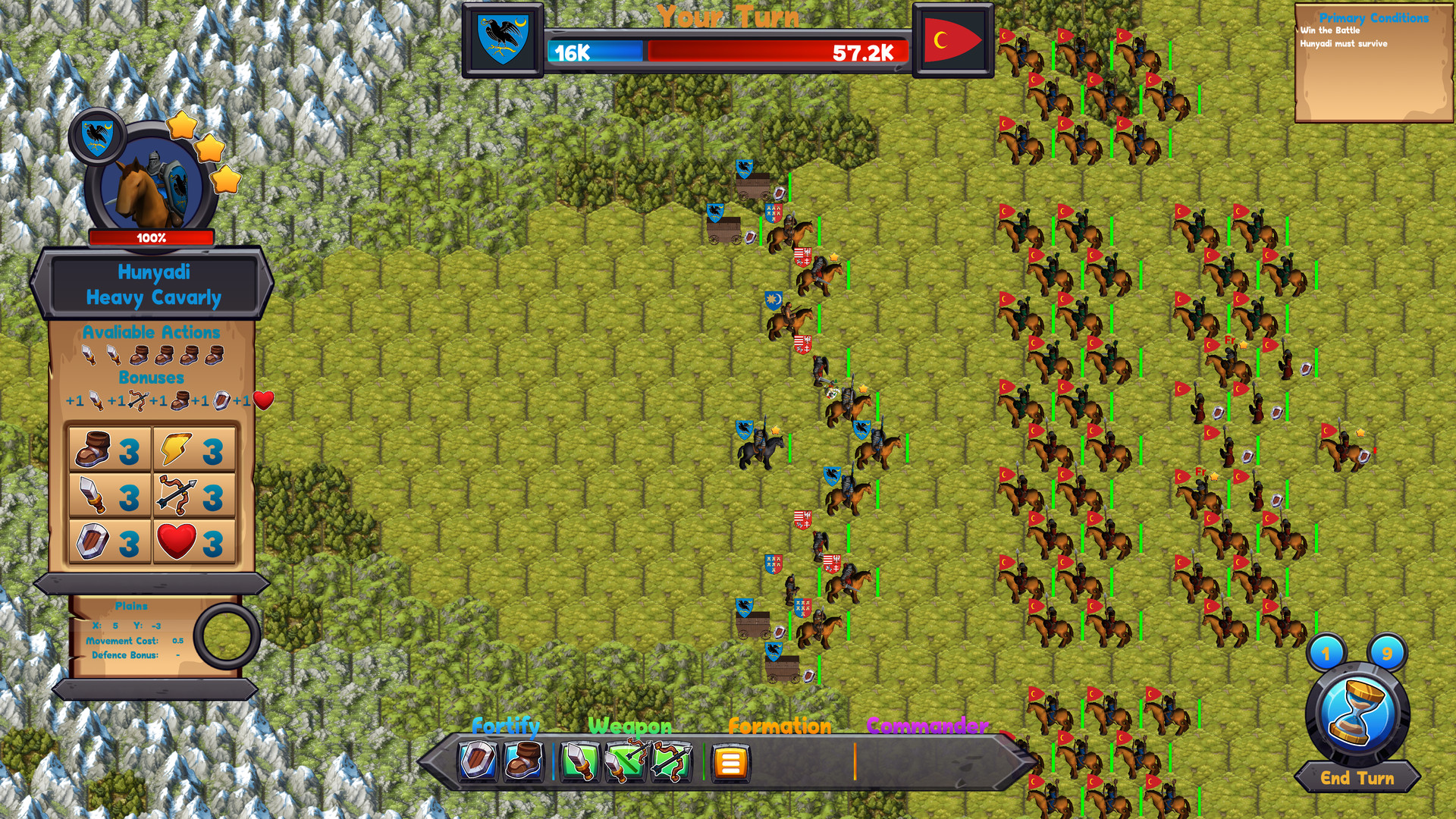Click Hunyadi's 100% health bar

152,236
